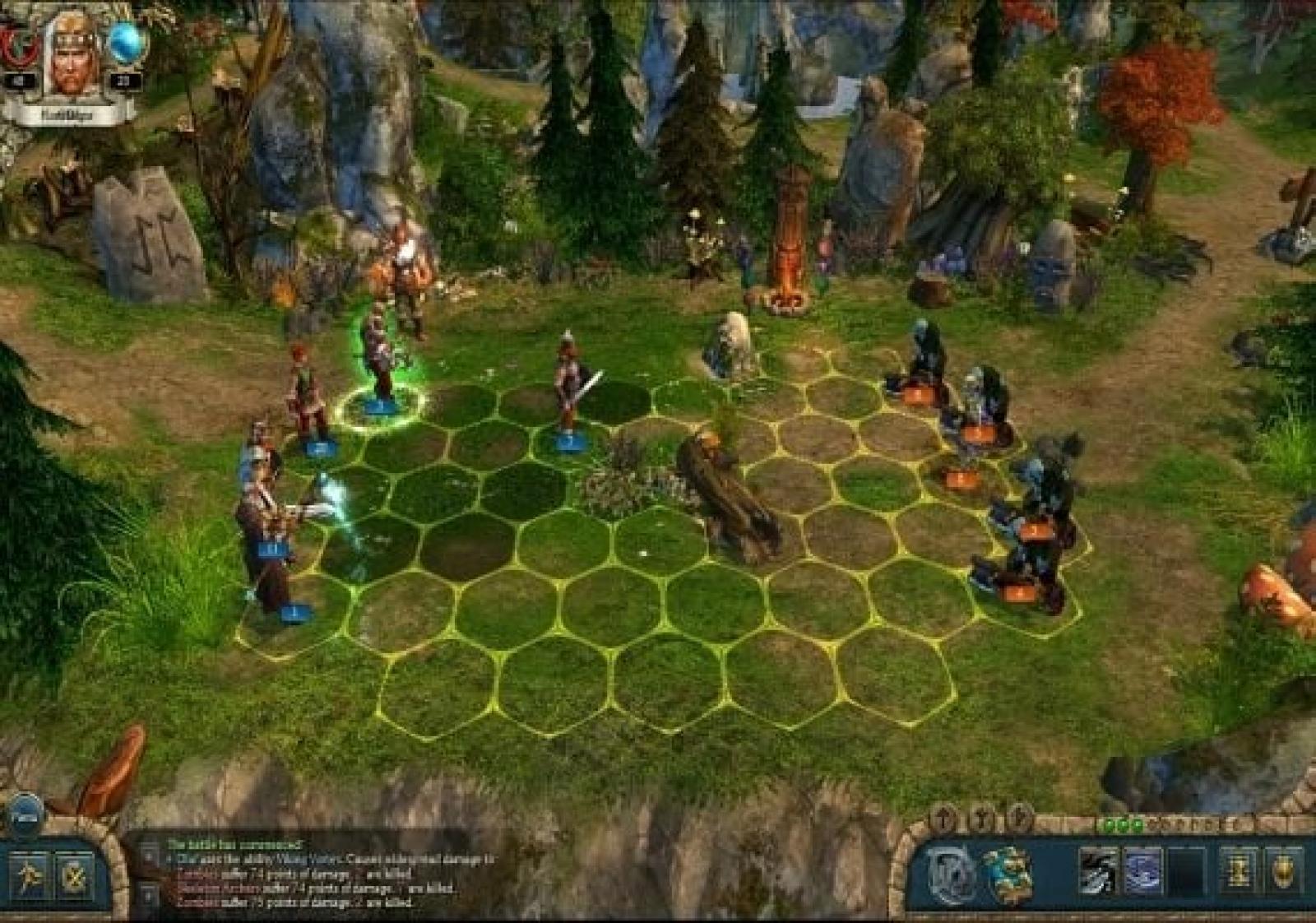Image resolution: width=1316 pixels, height=923 pixels.
Task: Click the running figure button
Action: pyautogui.click(x=30, y=877)
